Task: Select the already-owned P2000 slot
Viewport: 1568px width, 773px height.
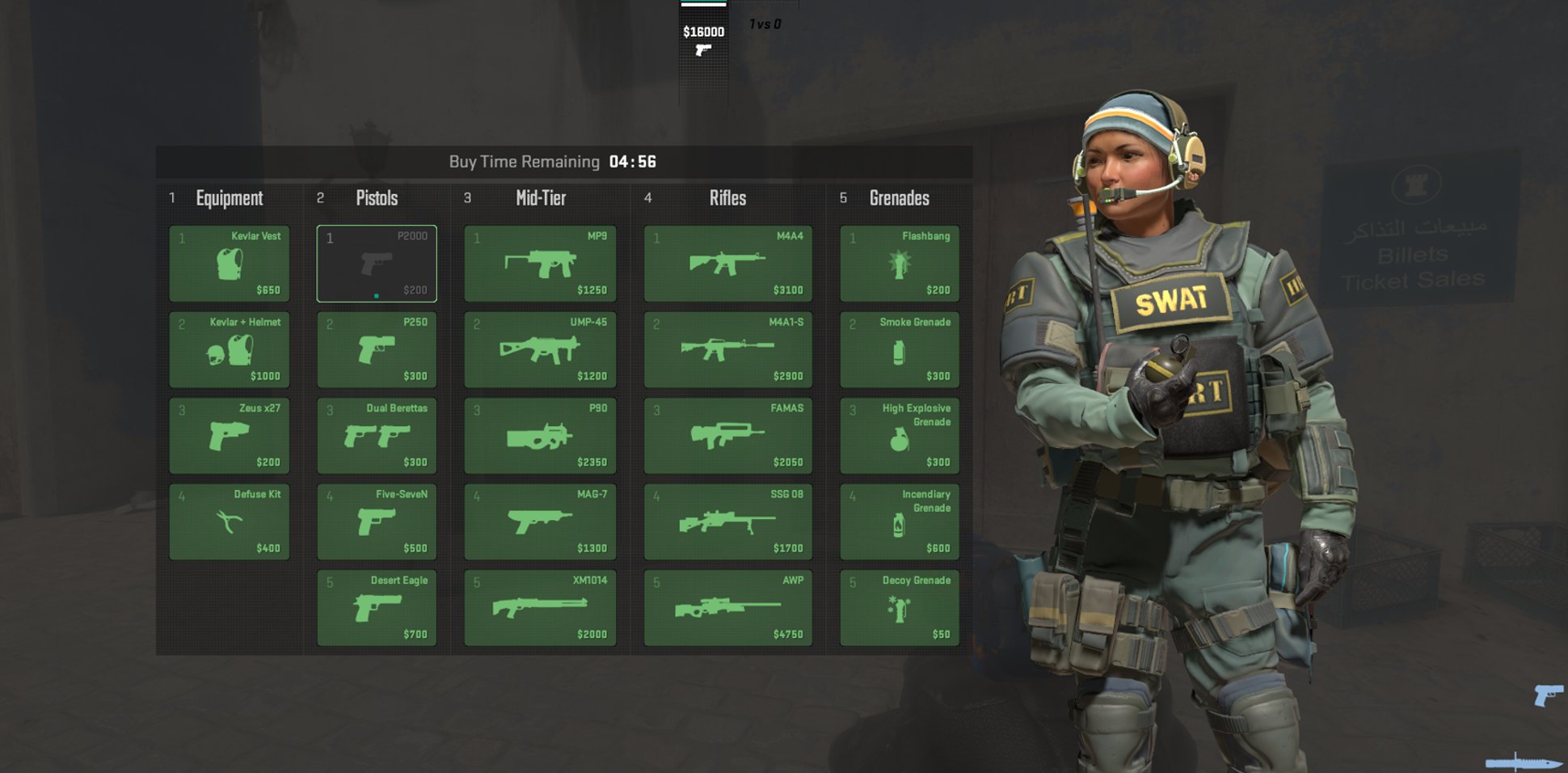Action: (377, 263)
